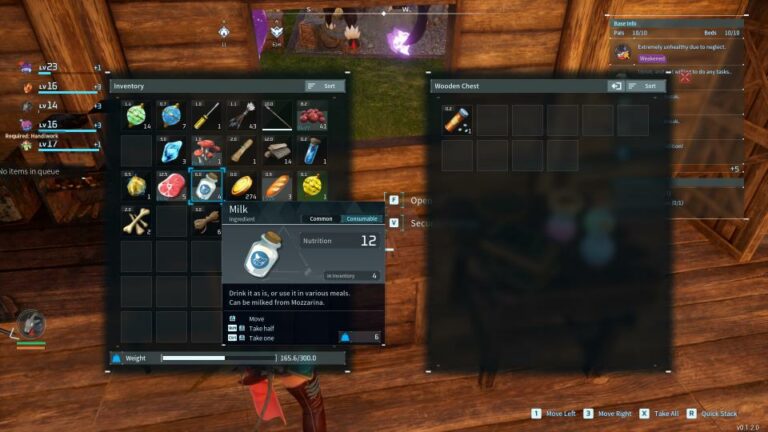Image resolution: width=768 pixels, height=432 pixels.
Task: Select the blue Pal Sphere stack
Action: point(171,116)
